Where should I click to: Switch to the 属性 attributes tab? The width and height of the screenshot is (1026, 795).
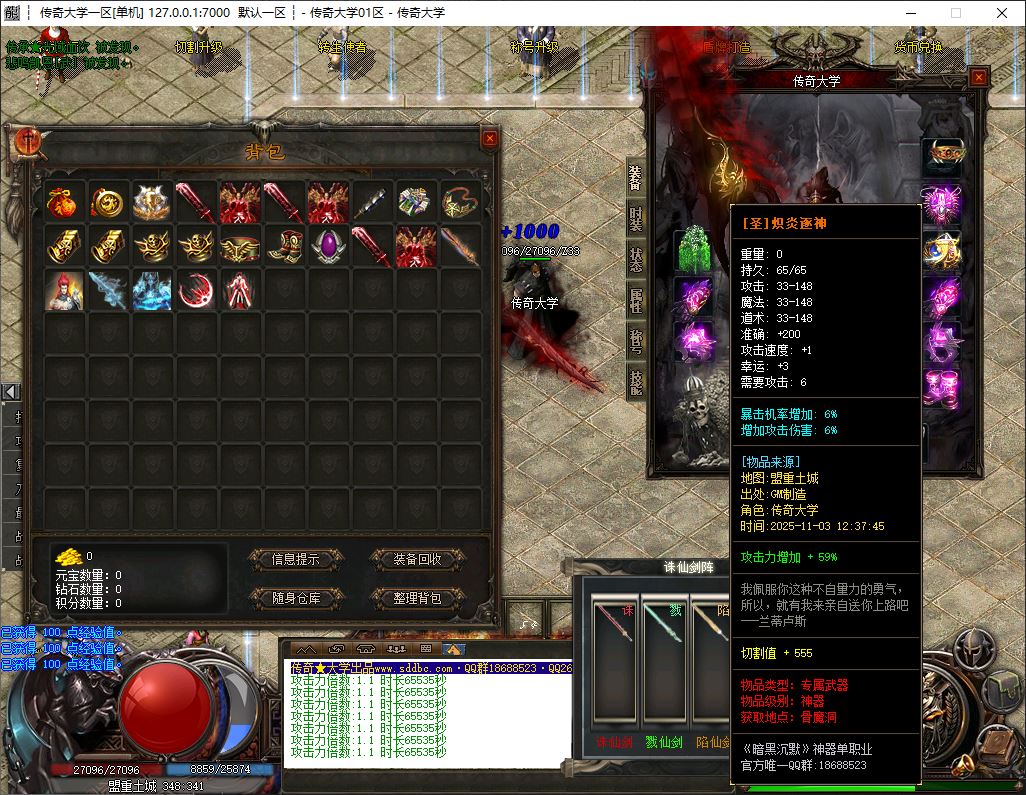(636, 300)
